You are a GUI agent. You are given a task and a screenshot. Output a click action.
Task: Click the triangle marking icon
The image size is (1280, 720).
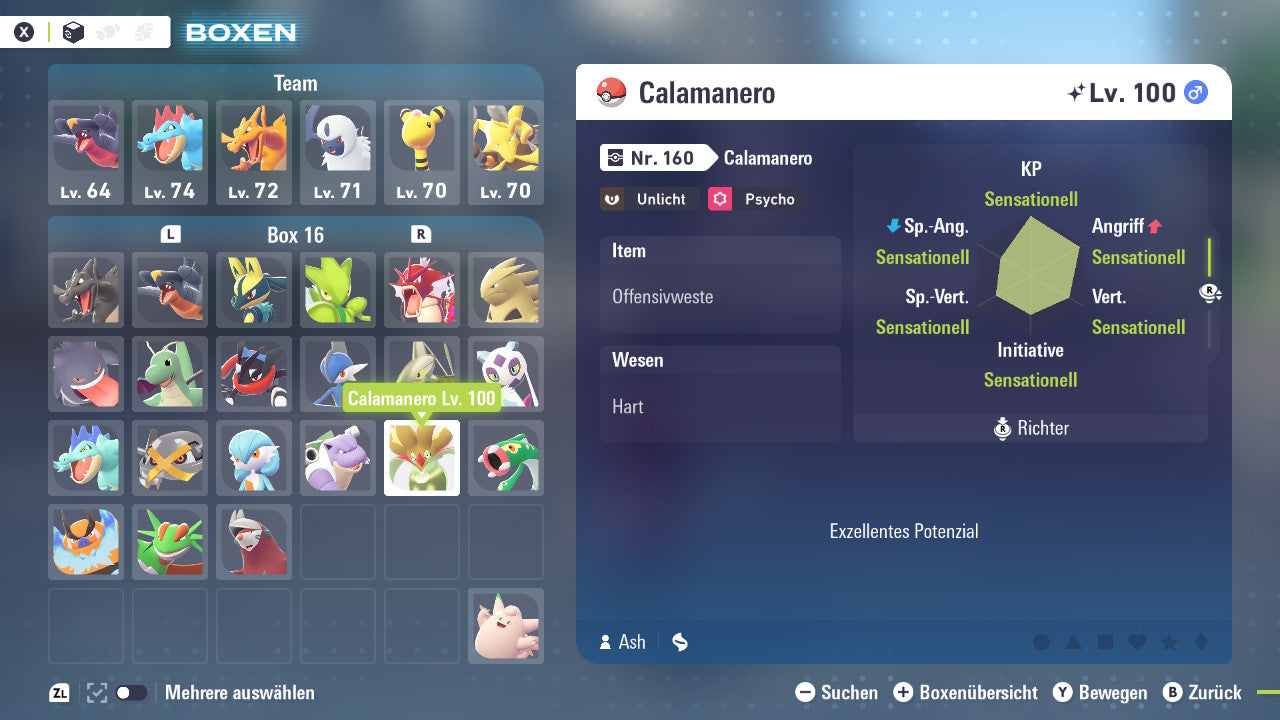pyautogui.click(x=1073, y=642)
